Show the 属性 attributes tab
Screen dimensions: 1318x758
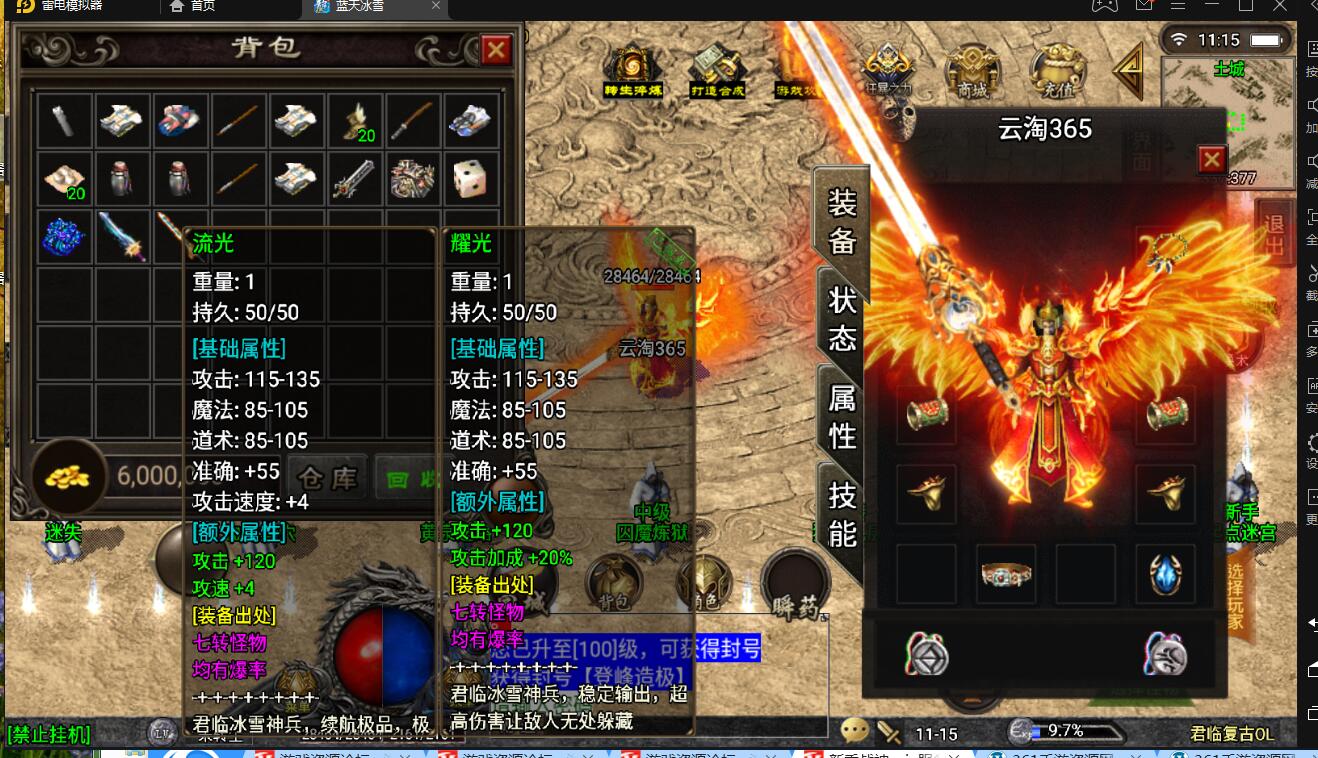coord(842,416)
